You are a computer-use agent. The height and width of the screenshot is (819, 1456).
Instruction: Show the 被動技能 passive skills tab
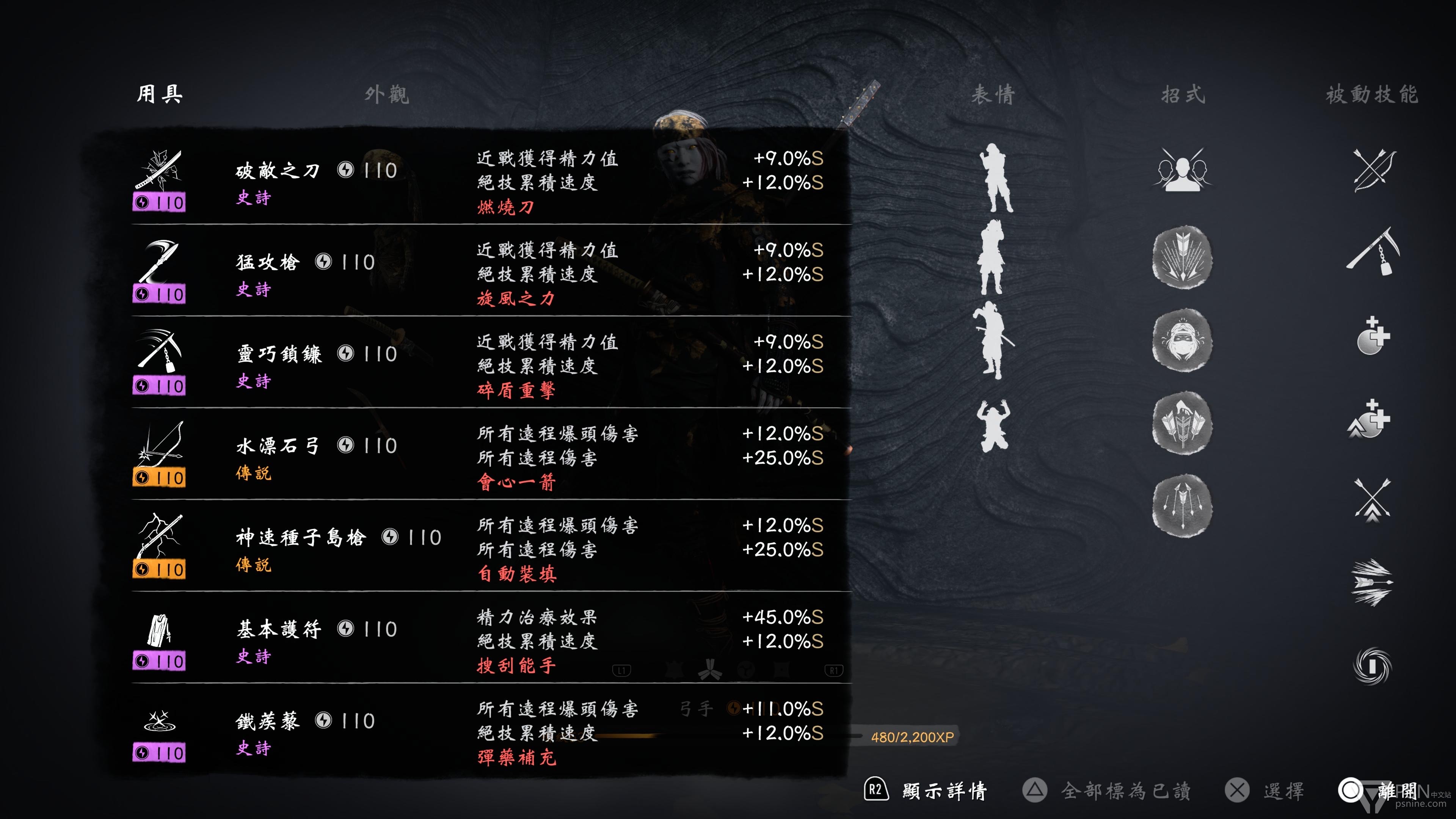click(x=1372, y=94)
